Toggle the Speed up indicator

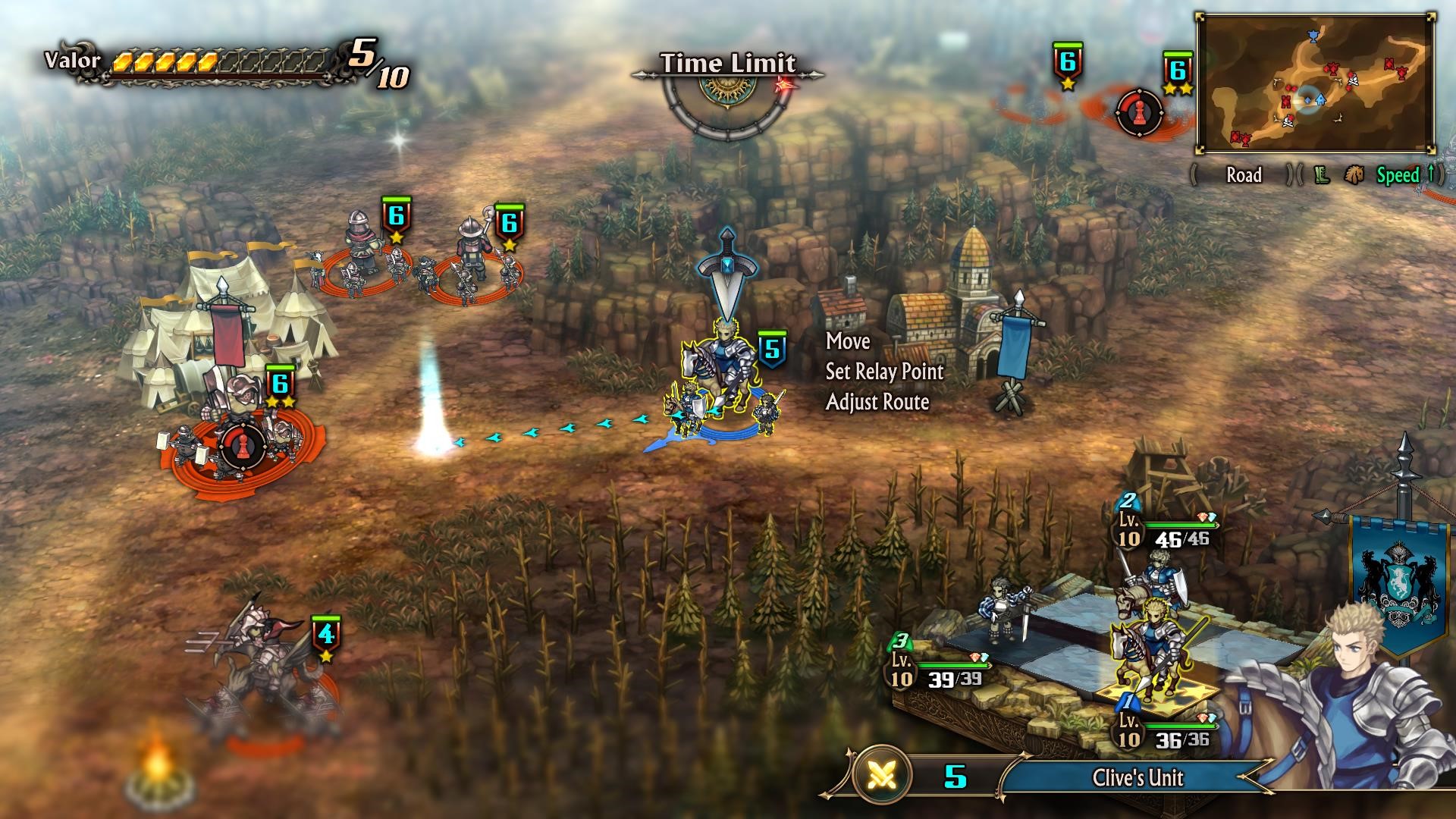[1403, 175]
